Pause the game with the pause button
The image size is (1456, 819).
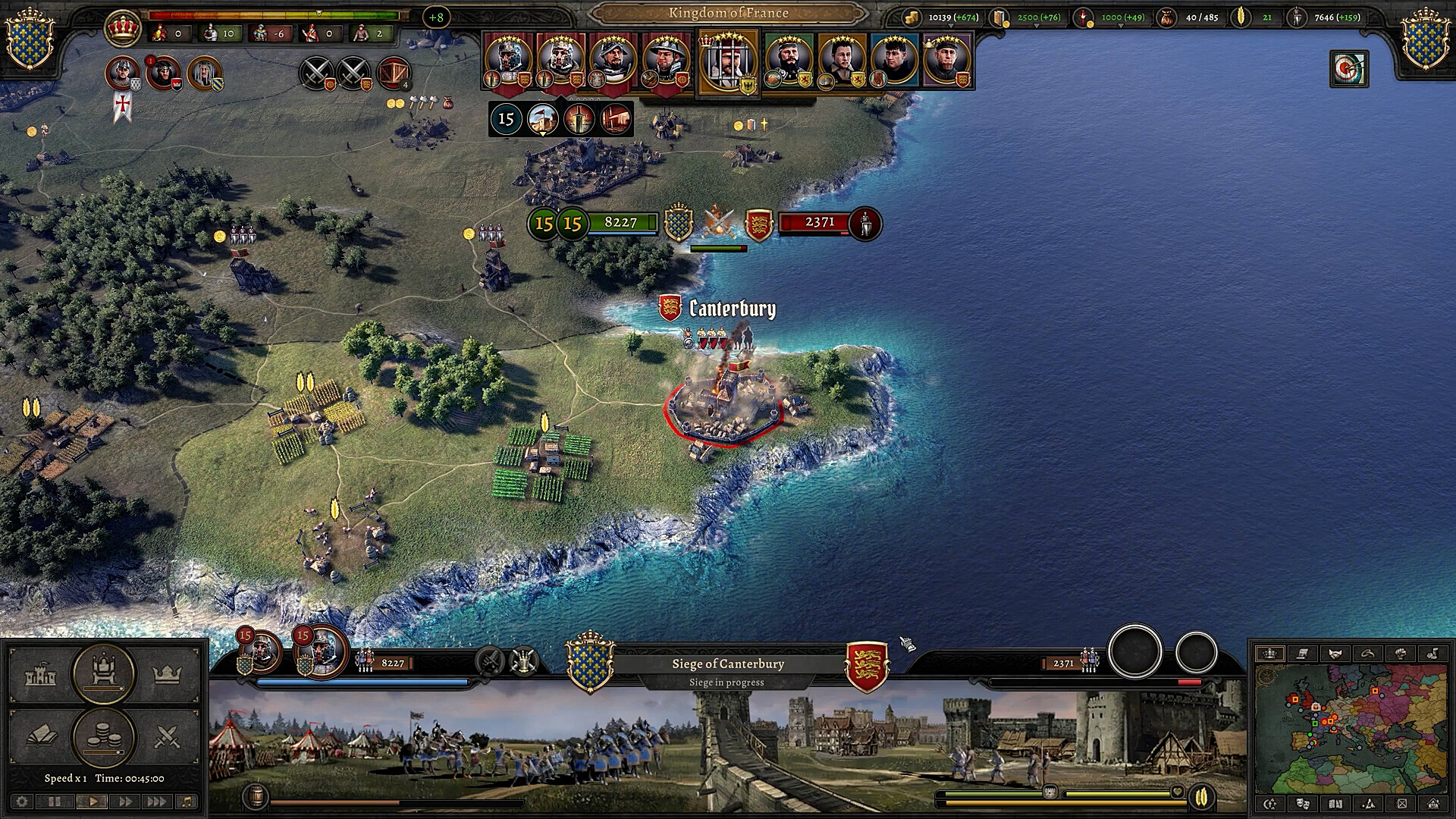tap(55, 802)
